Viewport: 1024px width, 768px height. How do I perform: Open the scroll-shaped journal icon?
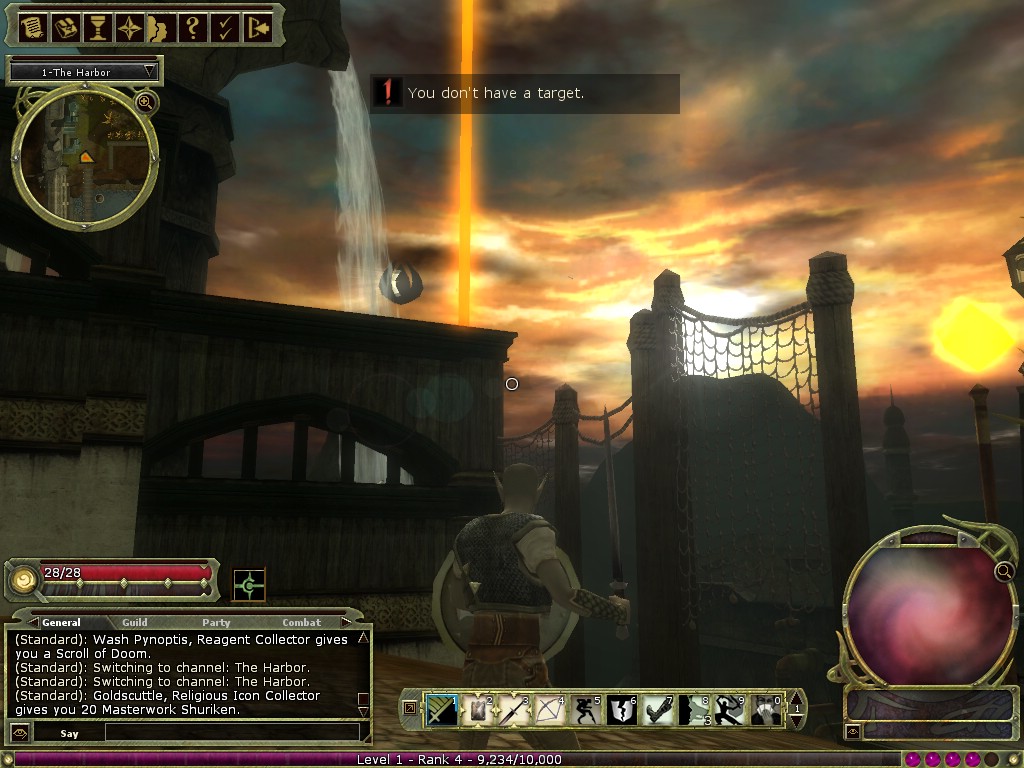(x=32, y=27)
